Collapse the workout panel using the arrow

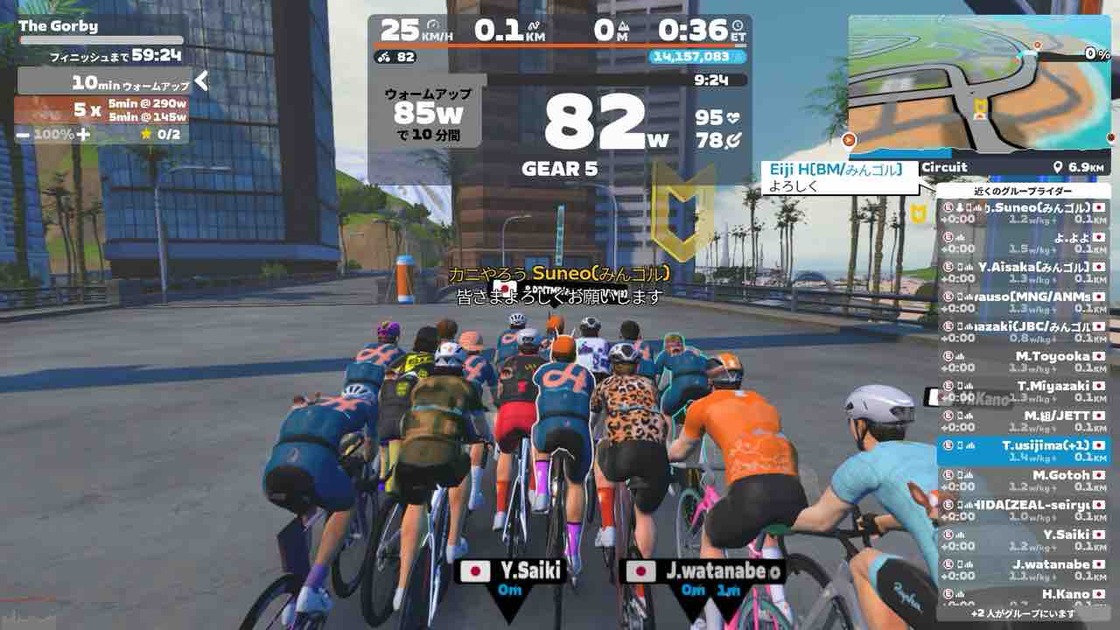[x=201, y=81]
